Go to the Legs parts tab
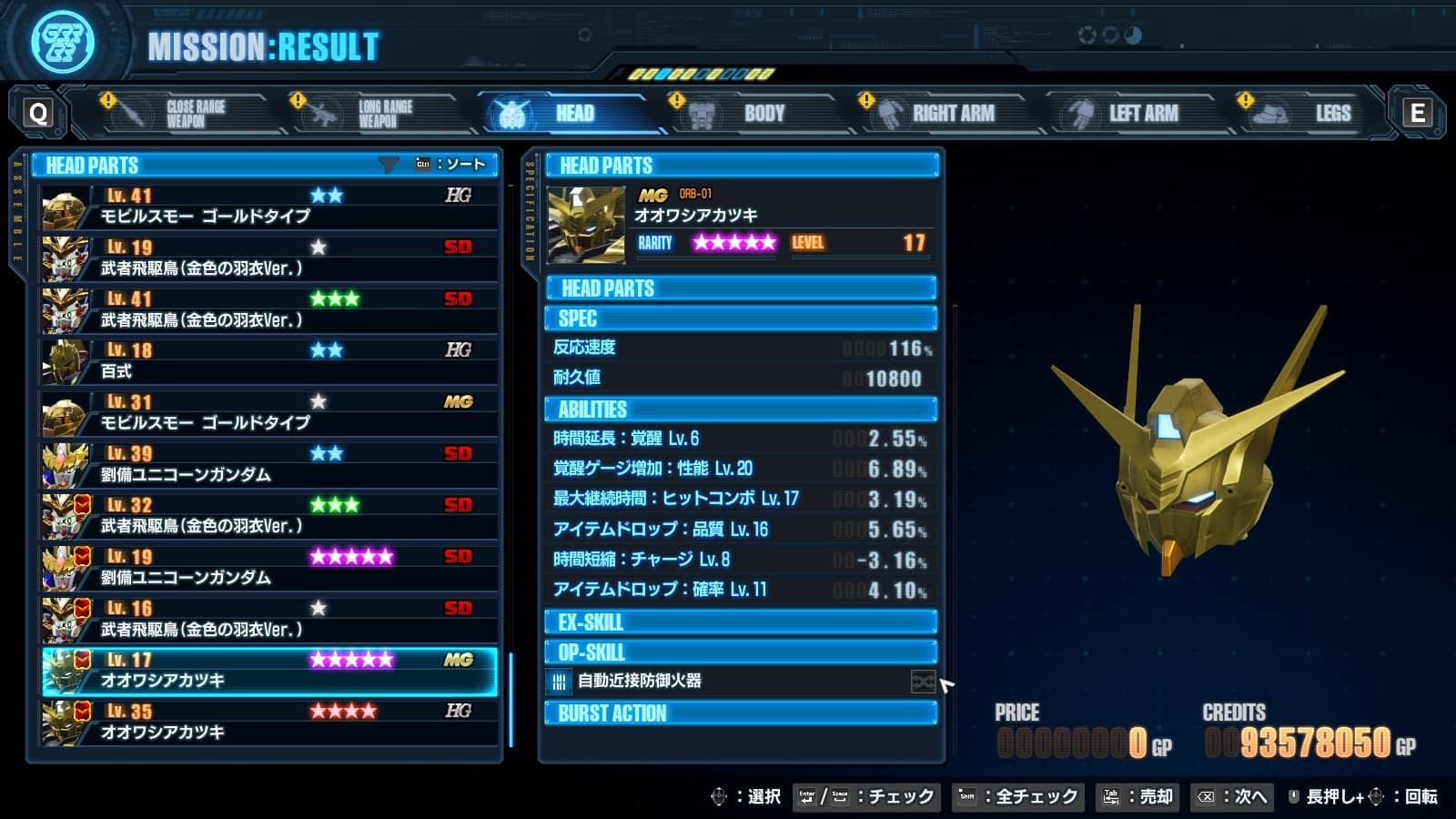1456x819 pixels. pyautogui.click(x=1319, y=114)
